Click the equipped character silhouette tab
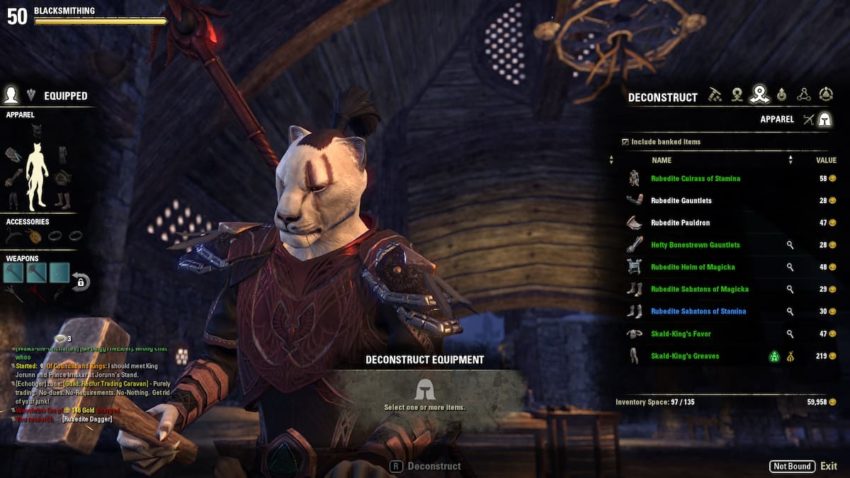This screenshot has height=478, width=850. [x=12, y=95]
